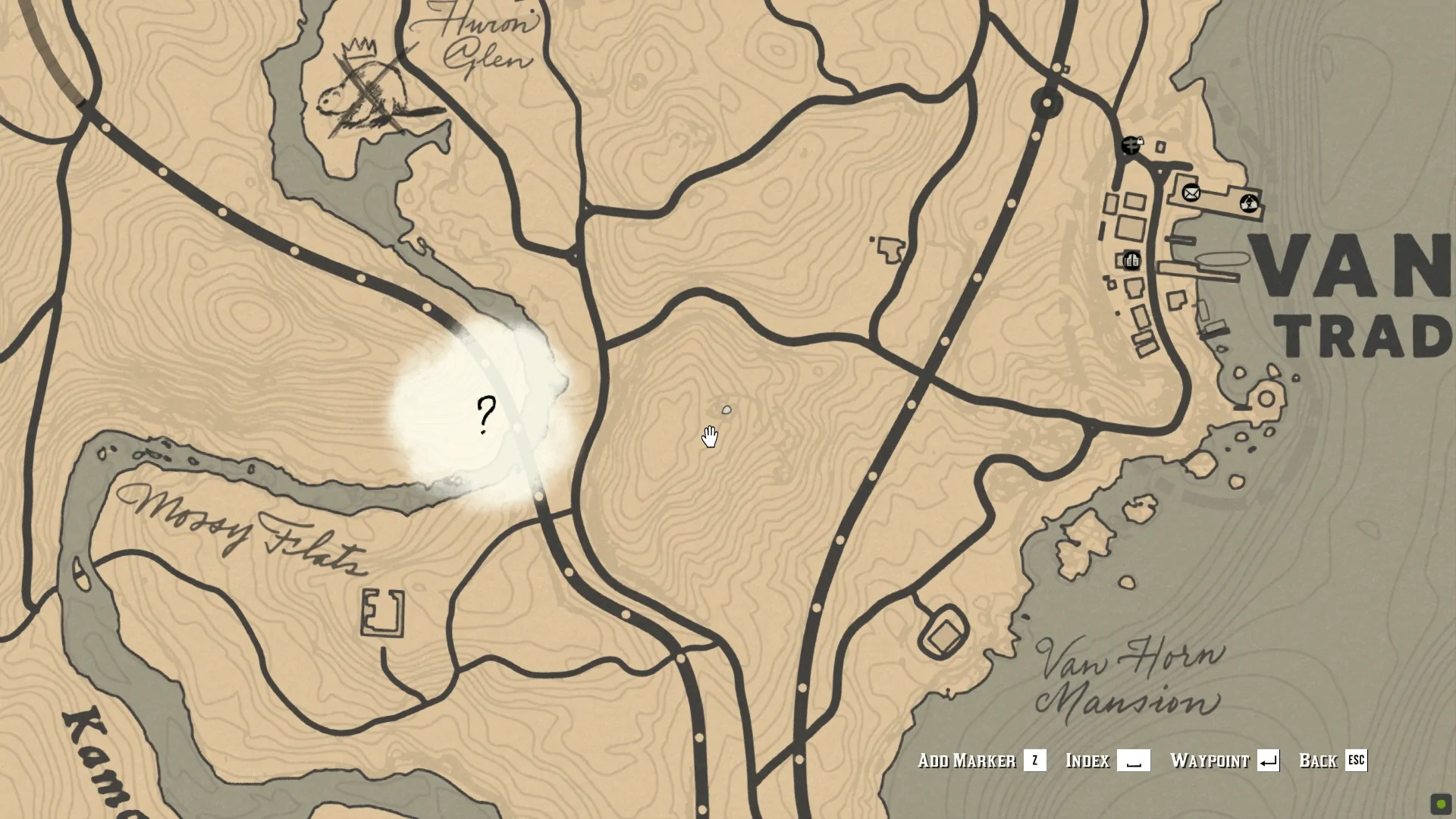Click the saloon icon near the Van Horn dock
The width and height of the screenshot is (1456, 819).
coord(1249,204)
